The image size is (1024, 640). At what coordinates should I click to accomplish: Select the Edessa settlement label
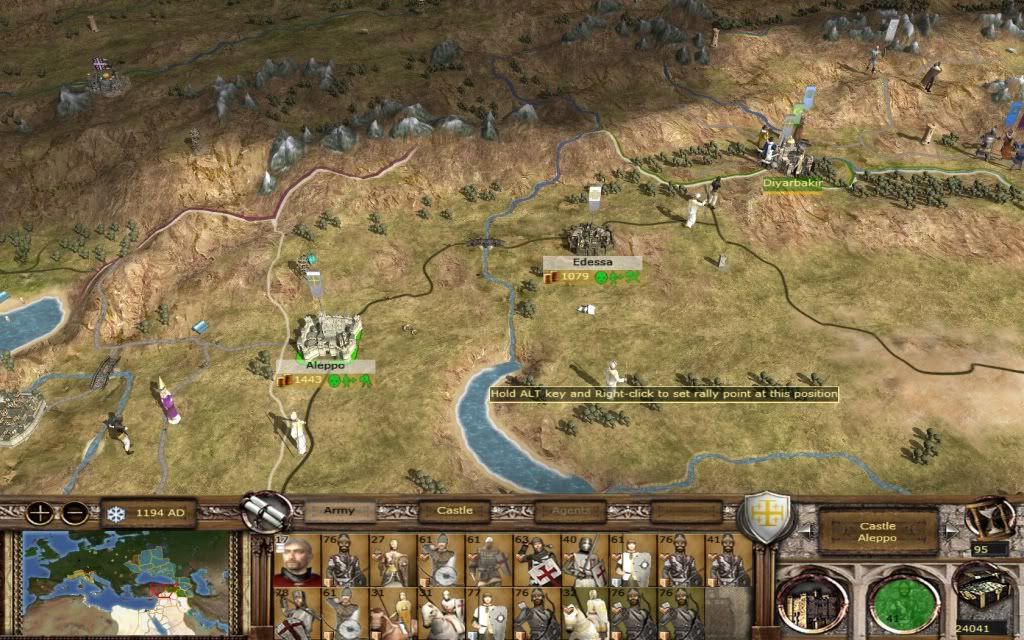[x=592, y=262]
